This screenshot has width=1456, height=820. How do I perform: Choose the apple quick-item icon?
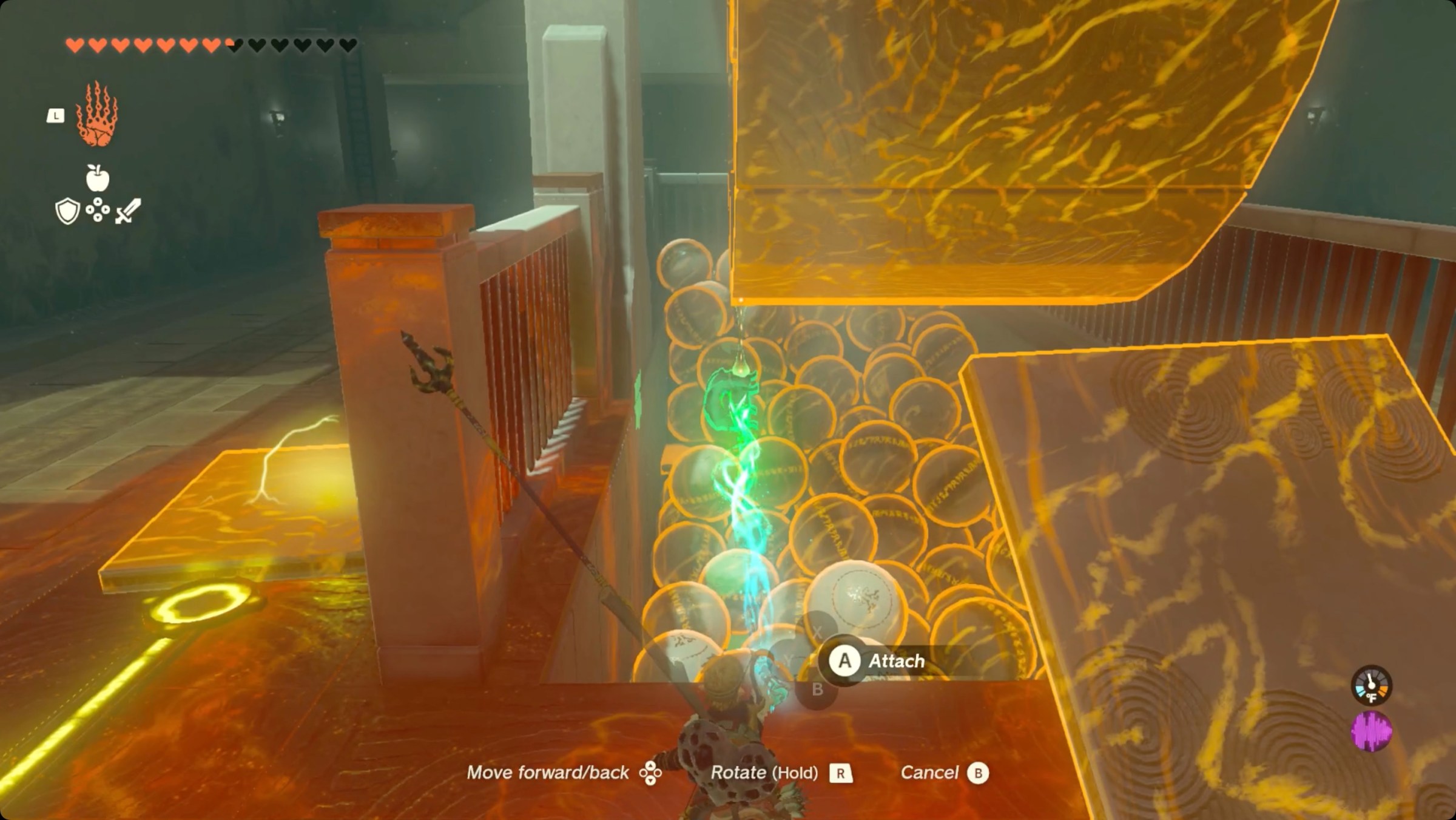pyautogui.click(x=97, y=178)
